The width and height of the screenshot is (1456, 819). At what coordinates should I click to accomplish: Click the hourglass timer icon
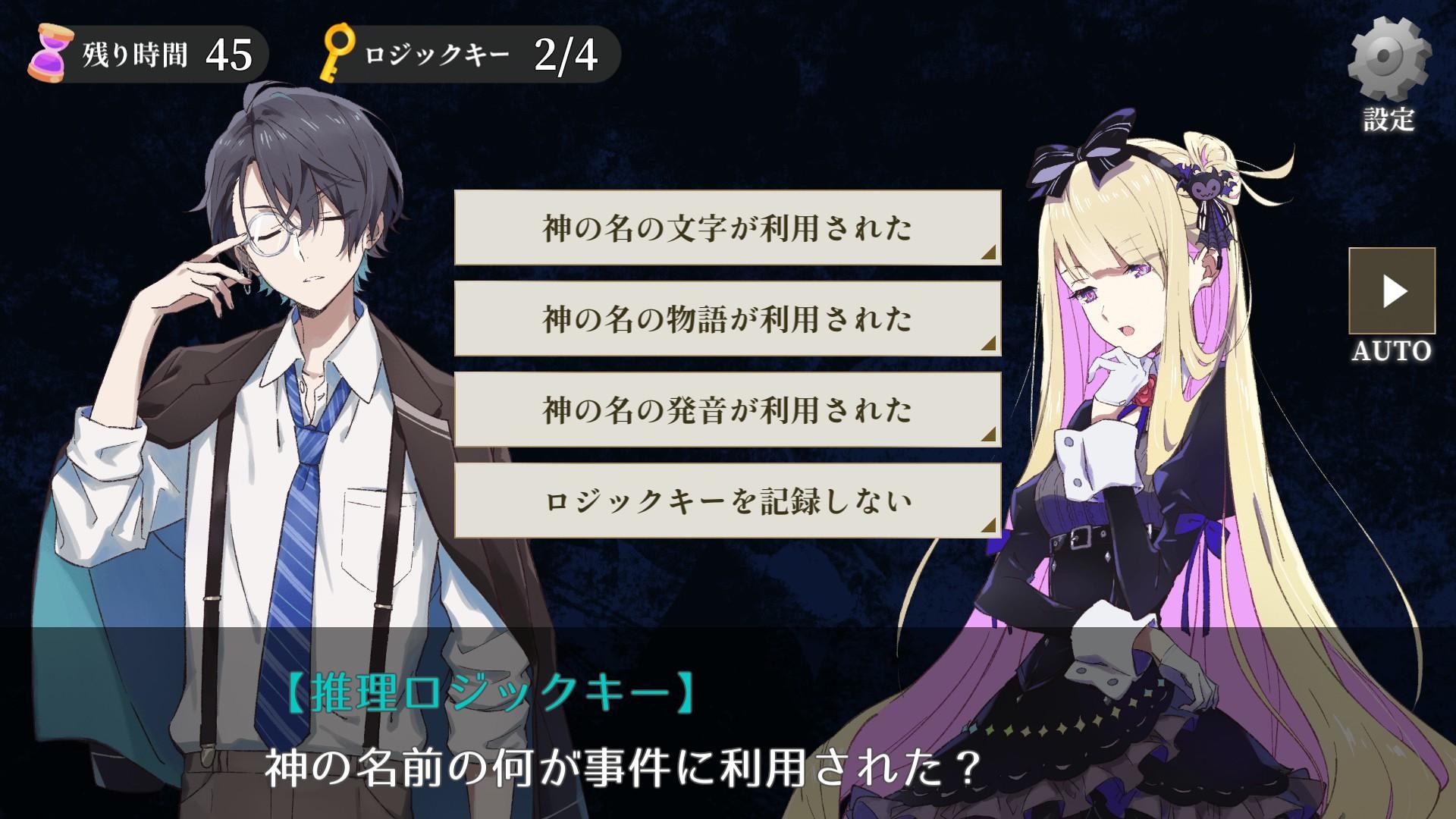51,53
